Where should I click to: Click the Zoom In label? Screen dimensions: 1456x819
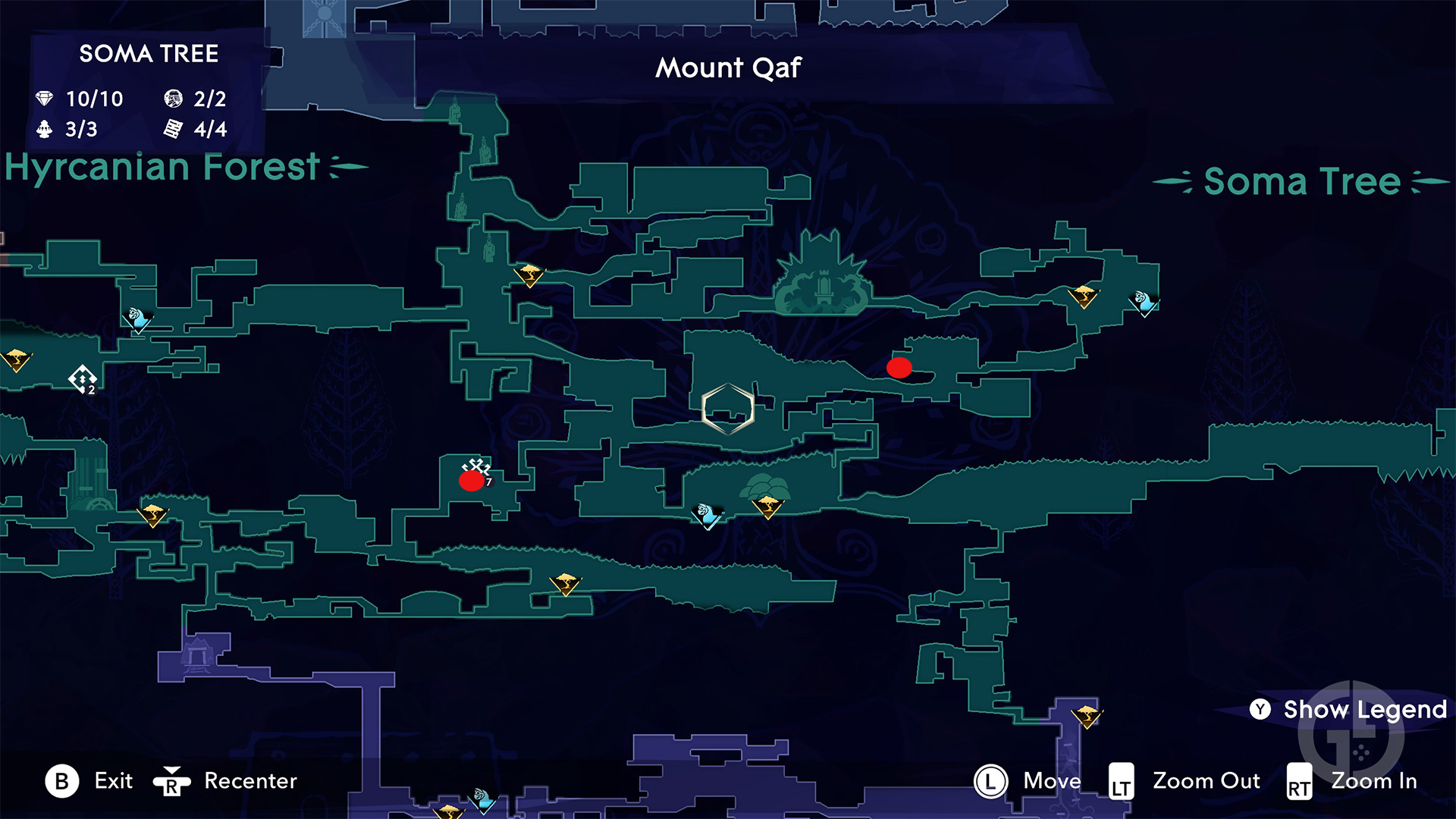(x=1373, y=781)
